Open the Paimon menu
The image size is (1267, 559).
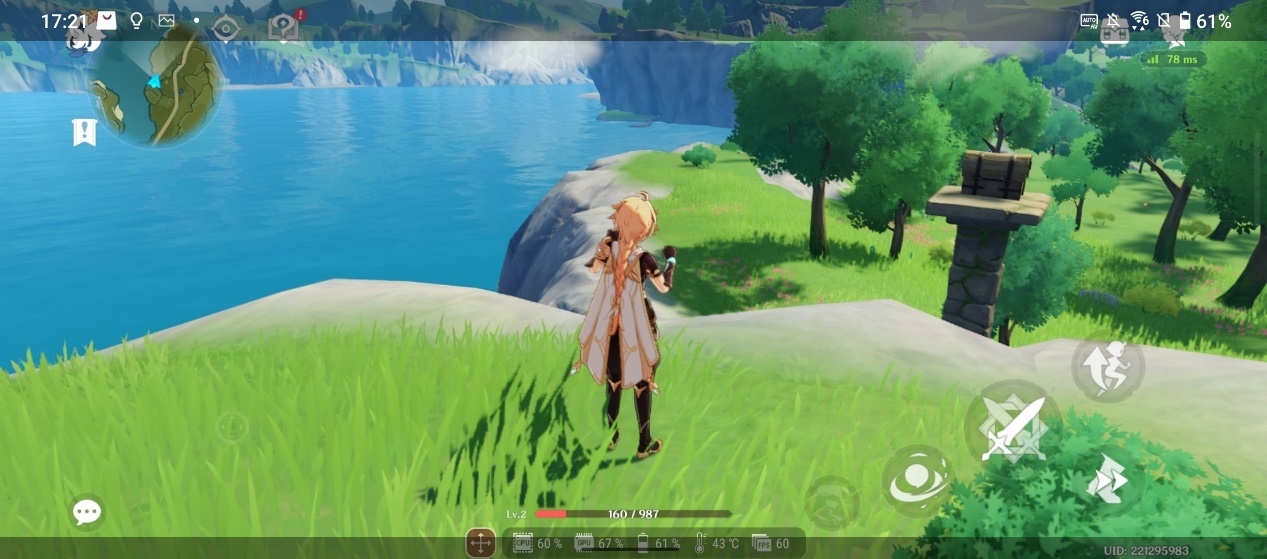pos(85,37)
